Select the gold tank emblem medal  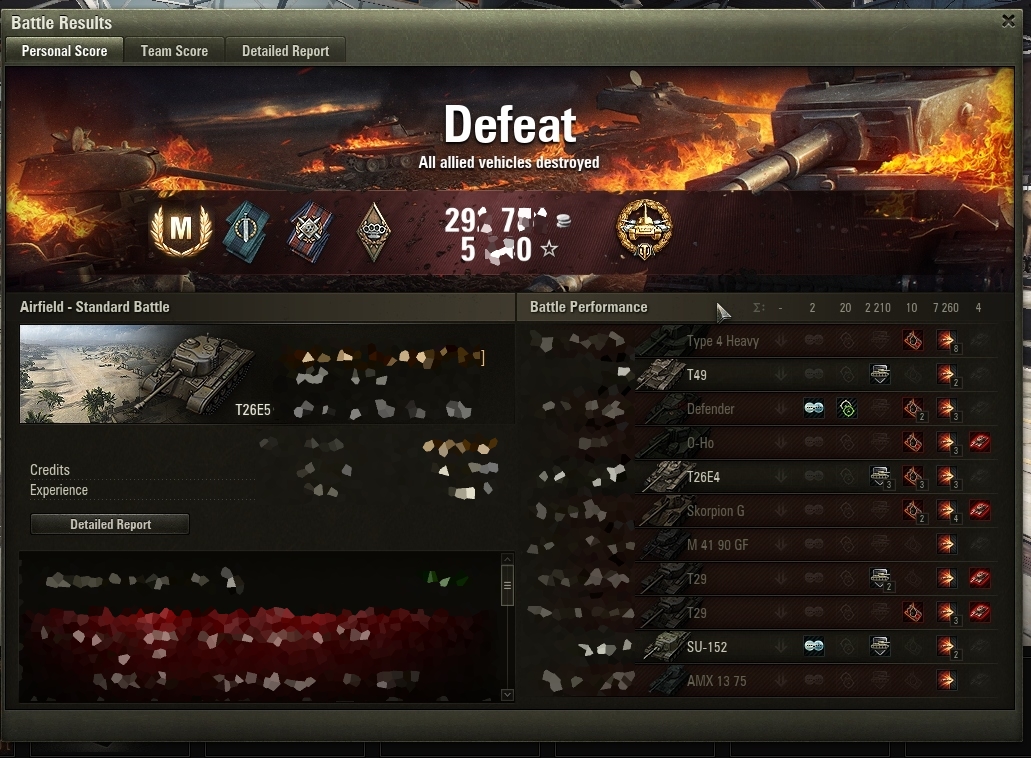tap(645, 228)
